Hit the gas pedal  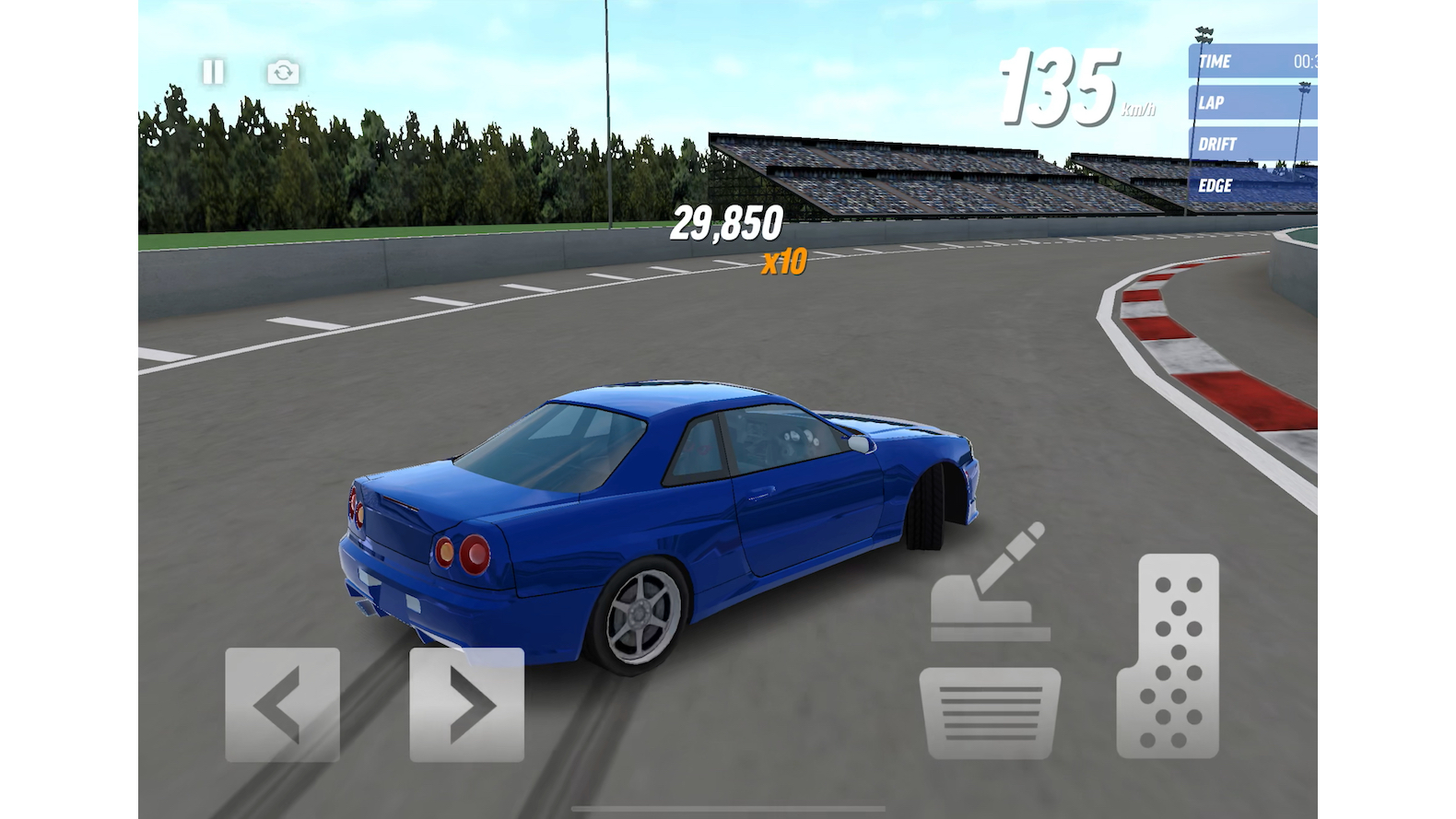pyautogui.click(x=1168, y=655)
